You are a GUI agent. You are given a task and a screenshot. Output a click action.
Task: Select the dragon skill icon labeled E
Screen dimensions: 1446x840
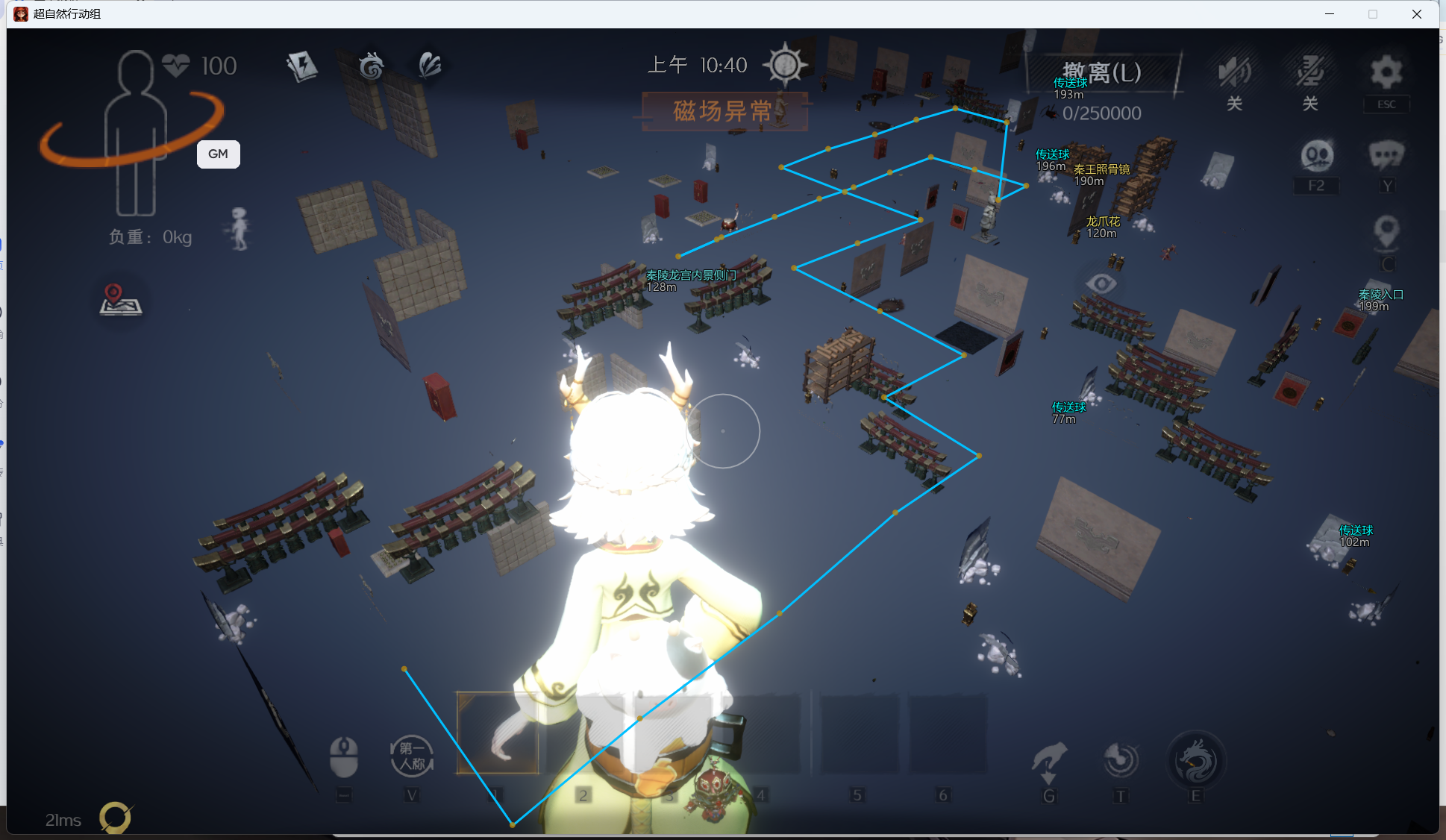pyautogui.click(x=1195, y=761)
